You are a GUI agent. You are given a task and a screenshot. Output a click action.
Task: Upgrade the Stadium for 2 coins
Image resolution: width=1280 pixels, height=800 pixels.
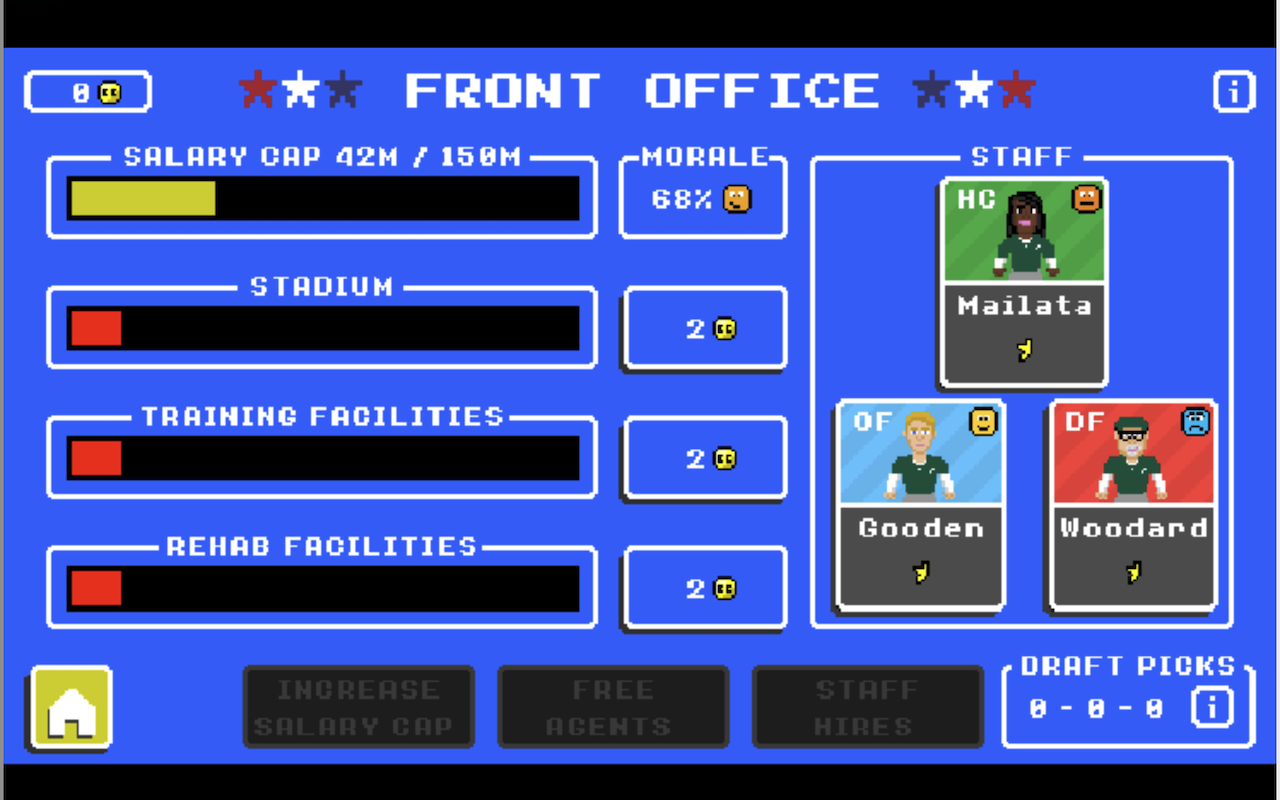[x=704, y=328]
